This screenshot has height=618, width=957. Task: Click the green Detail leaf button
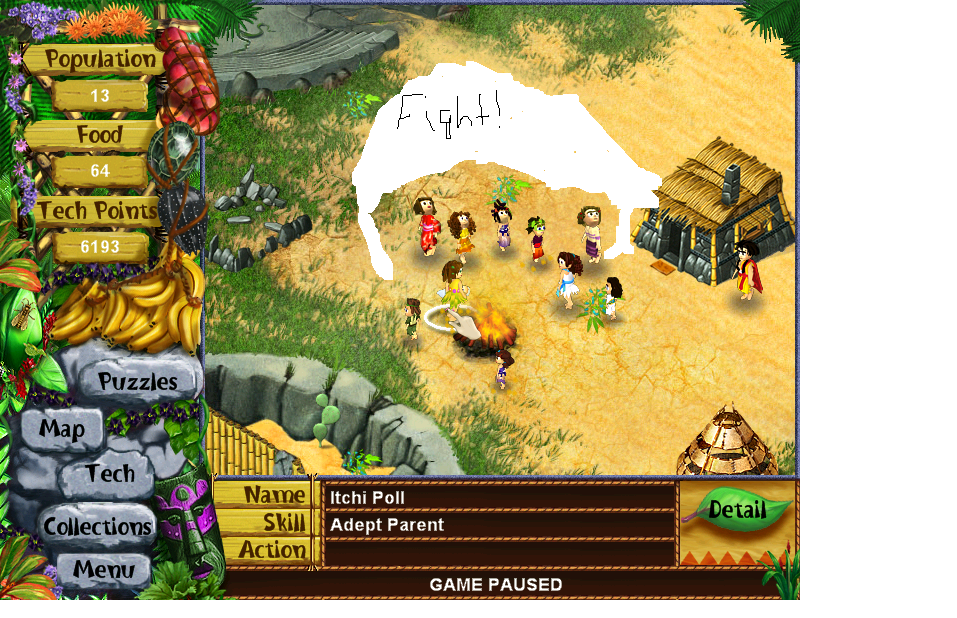736,510
